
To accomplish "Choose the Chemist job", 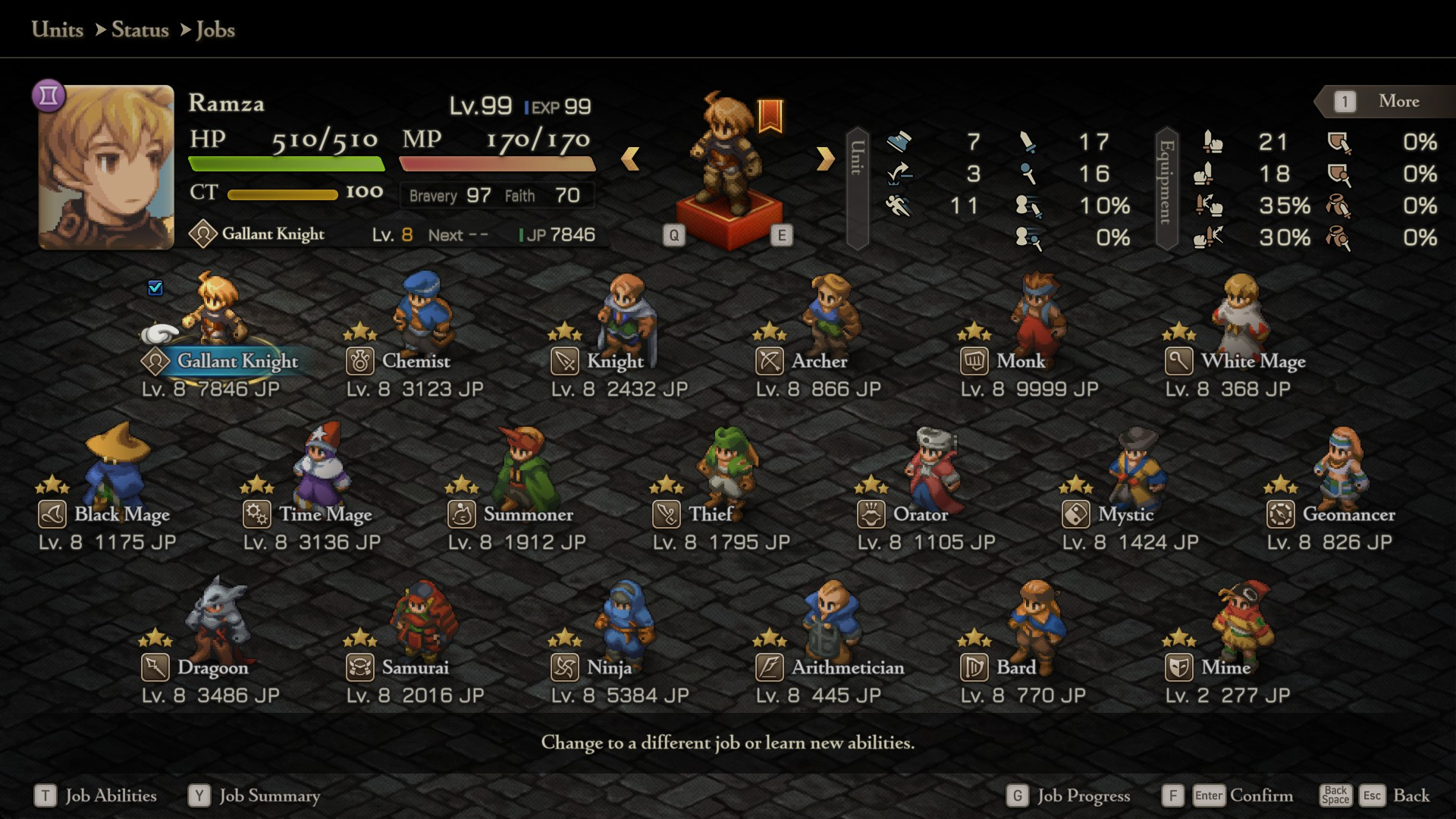I will click(416, 360).
